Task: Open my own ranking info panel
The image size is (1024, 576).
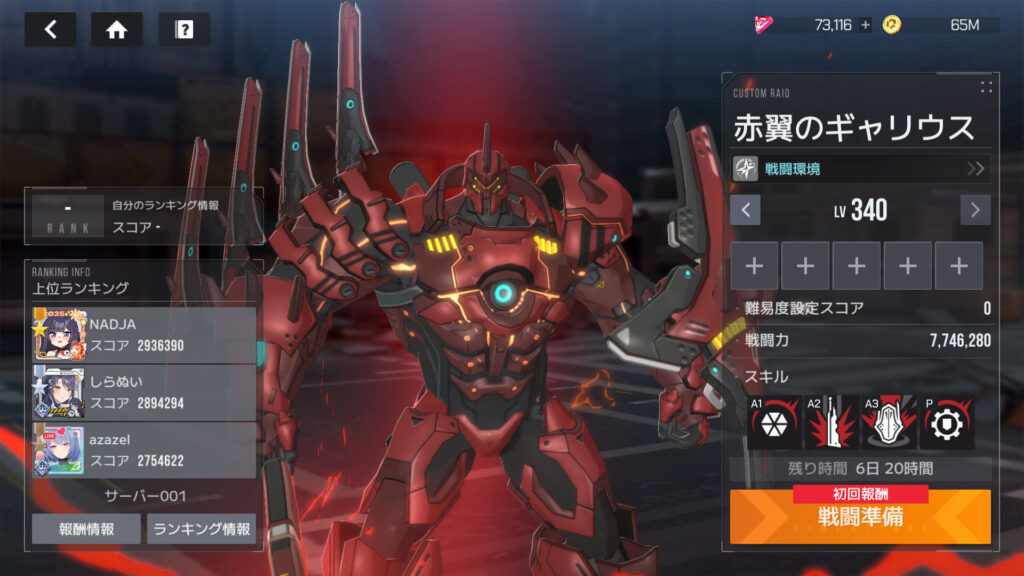Action: [146, 216]
